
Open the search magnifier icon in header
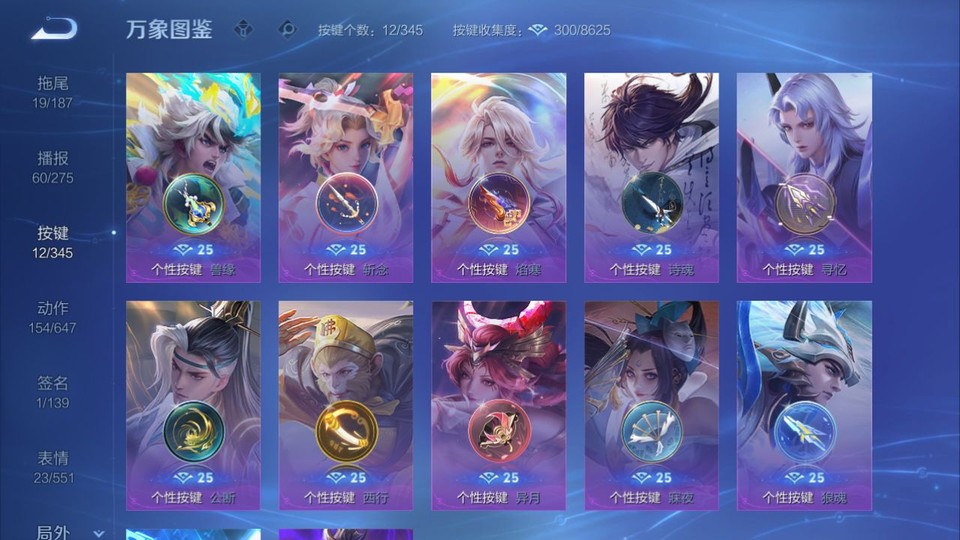(287, 29)
